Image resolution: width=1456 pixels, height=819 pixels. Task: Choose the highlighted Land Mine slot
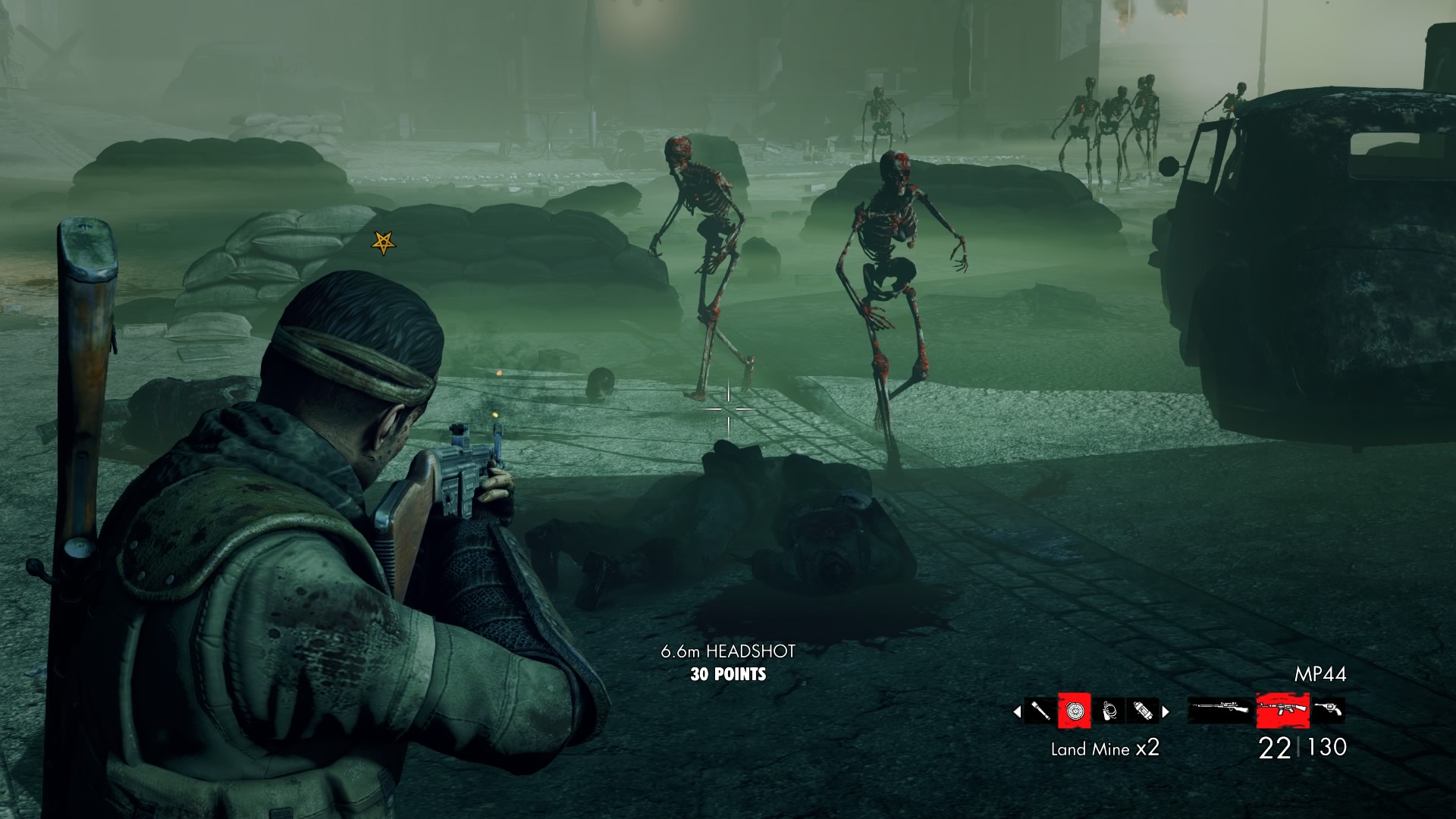click(1075, 711)
